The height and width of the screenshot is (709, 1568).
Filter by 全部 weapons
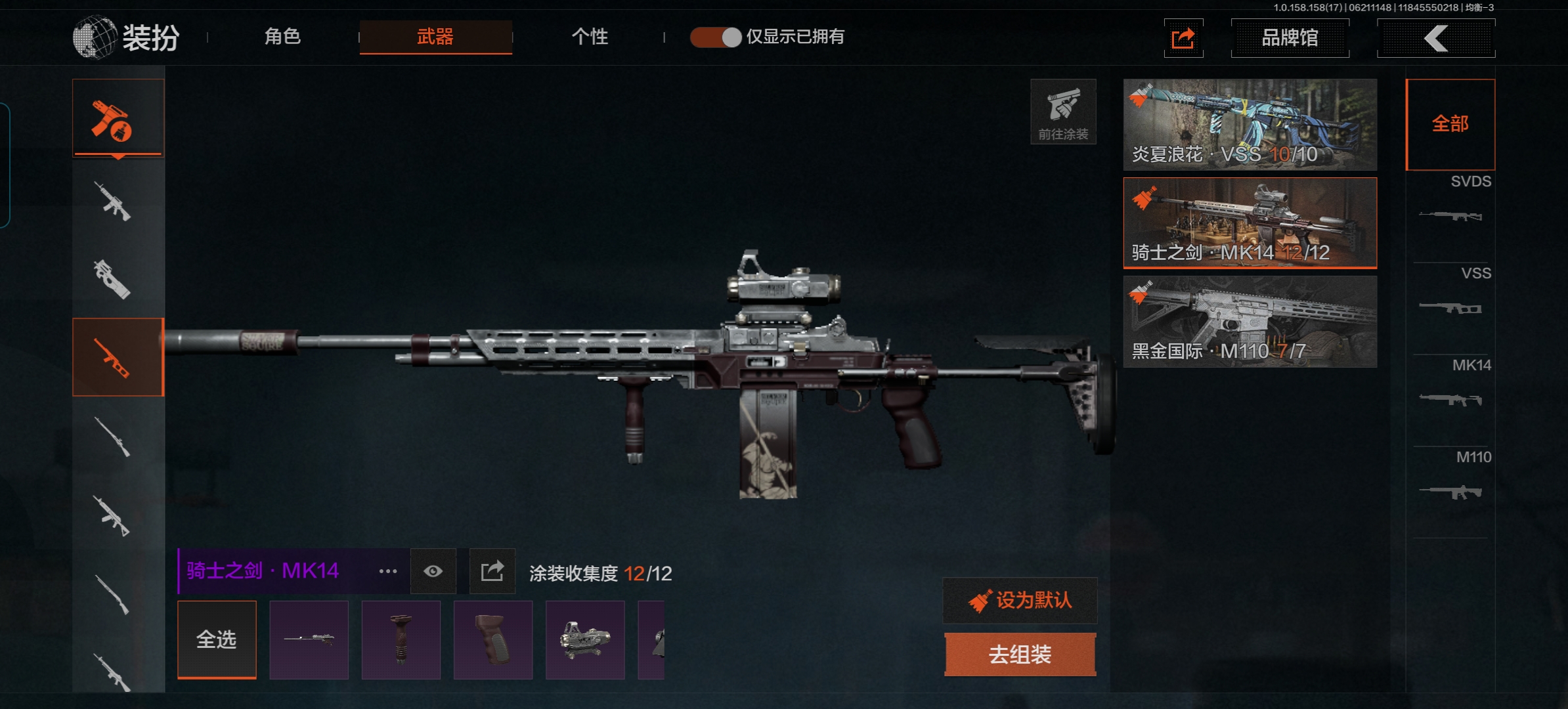click(1450, 124)
